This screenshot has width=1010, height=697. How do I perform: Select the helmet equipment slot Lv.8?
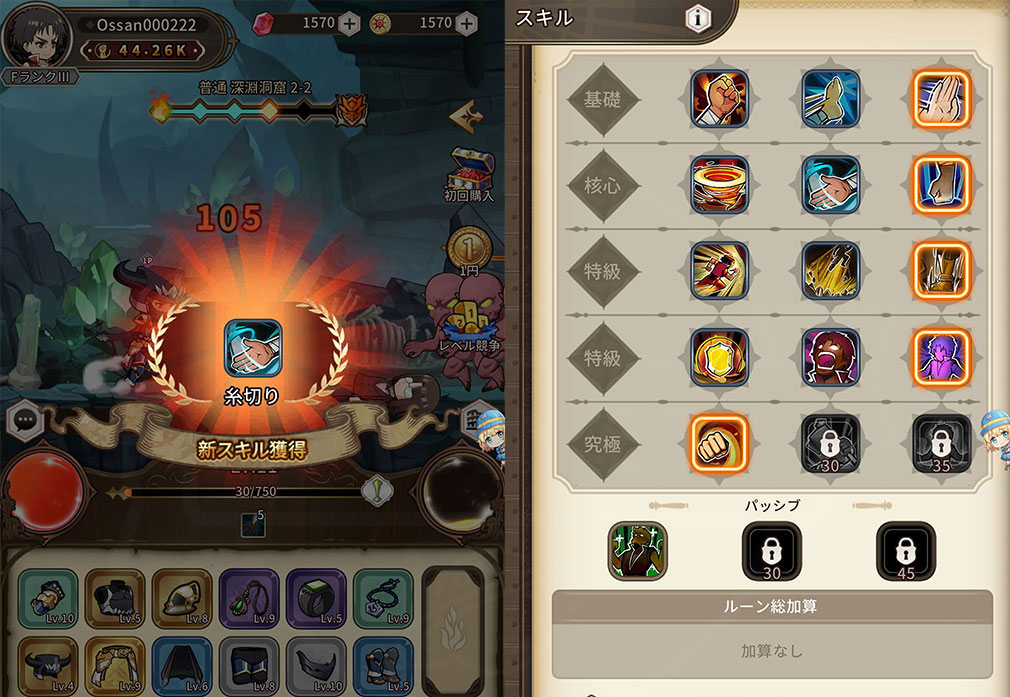click(182, 598)
